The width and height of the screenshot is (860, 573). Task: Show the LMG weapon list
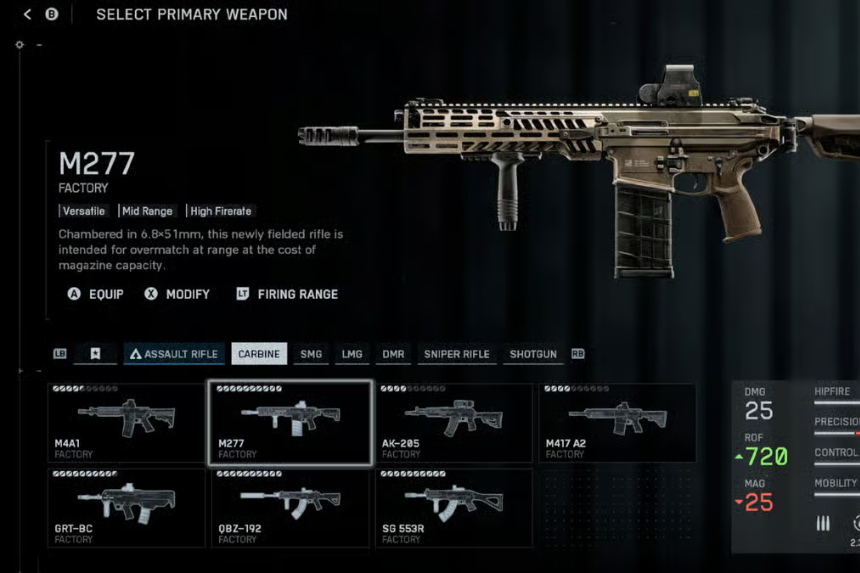point(352,354)
